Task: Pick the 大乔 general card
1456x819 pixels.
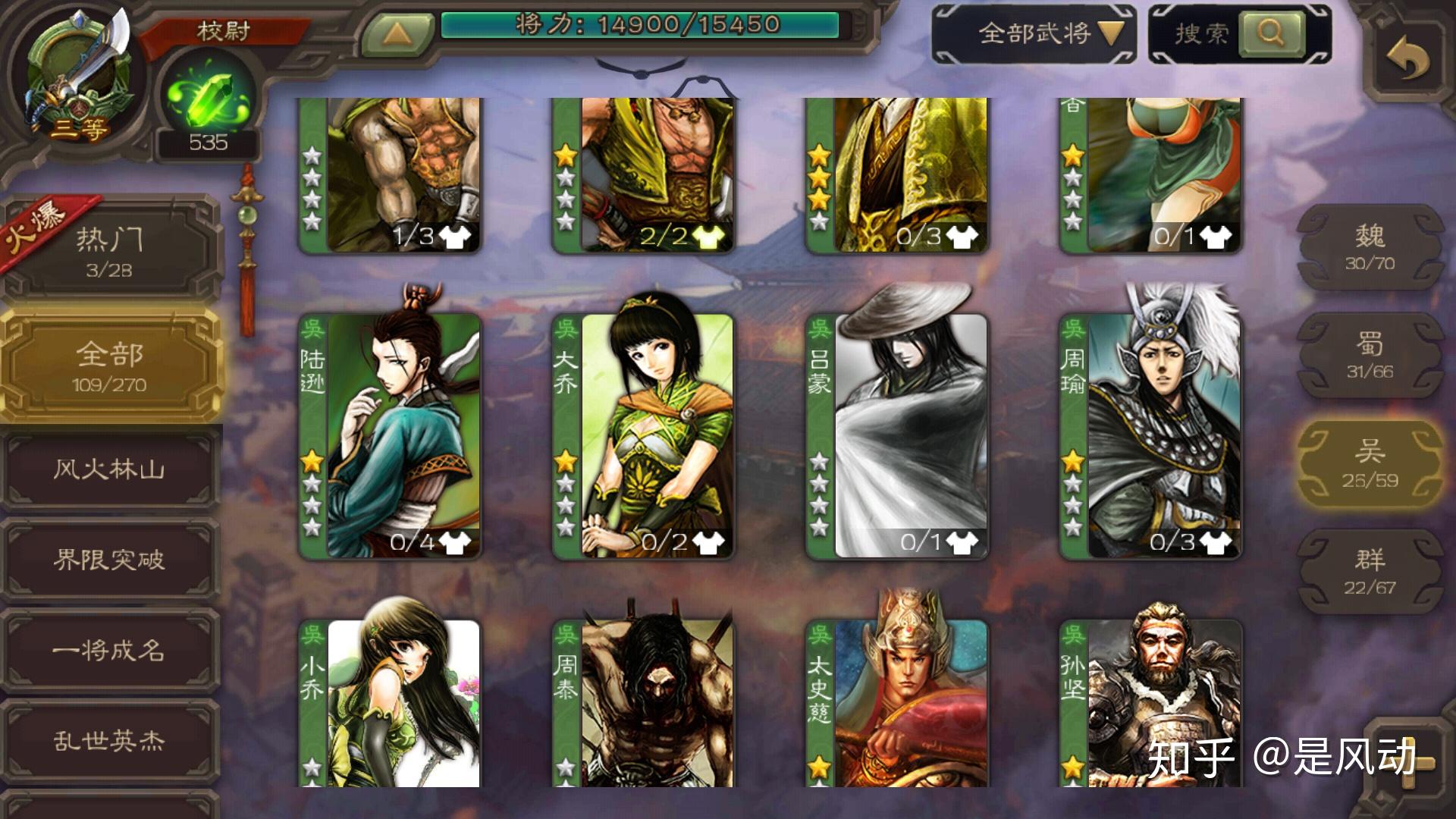Action: click(644, 436)
